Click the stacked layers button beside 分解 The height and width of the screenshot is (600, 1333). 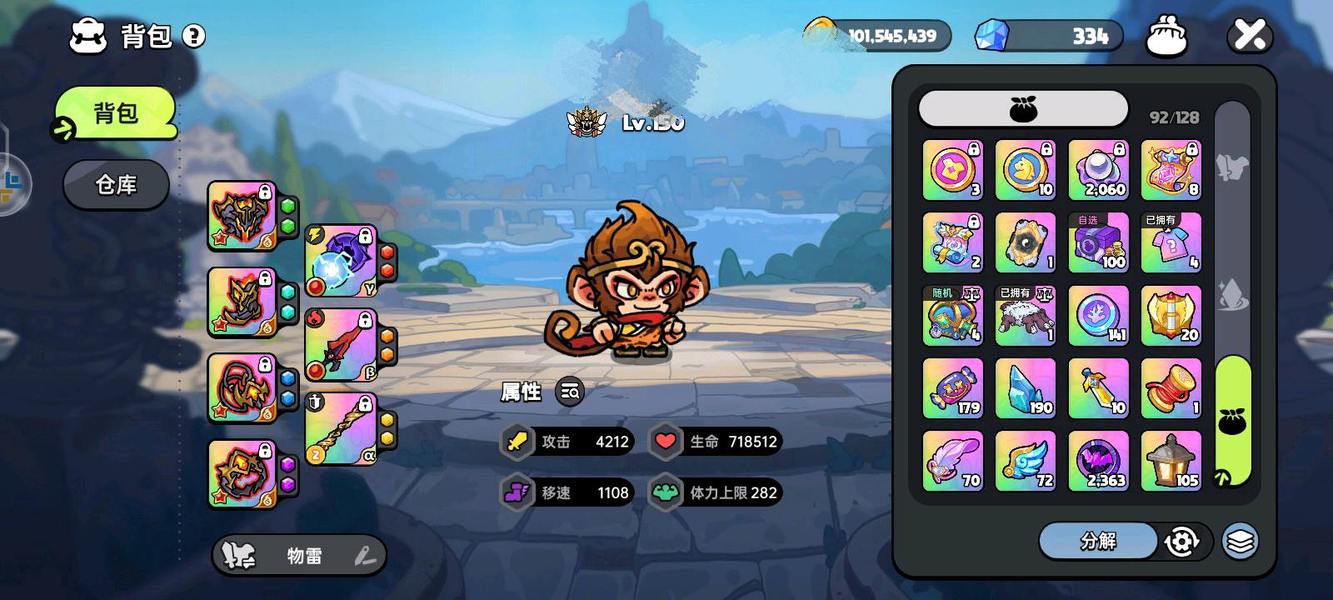tap(1240, 541)
